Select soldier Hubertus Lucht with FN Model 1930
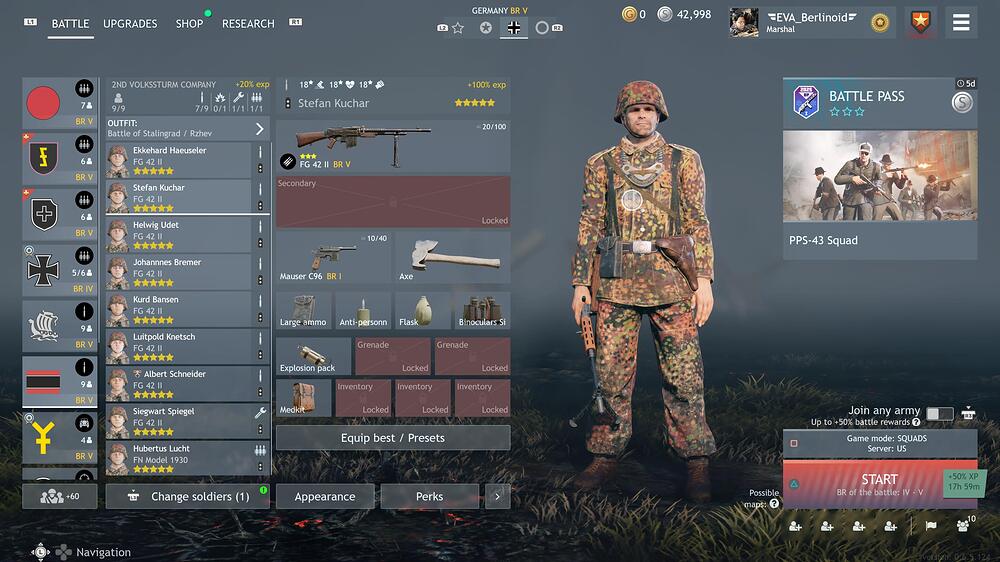This screenshot has width=1000, height=562. pyautogui.click(x=178, y=458)
